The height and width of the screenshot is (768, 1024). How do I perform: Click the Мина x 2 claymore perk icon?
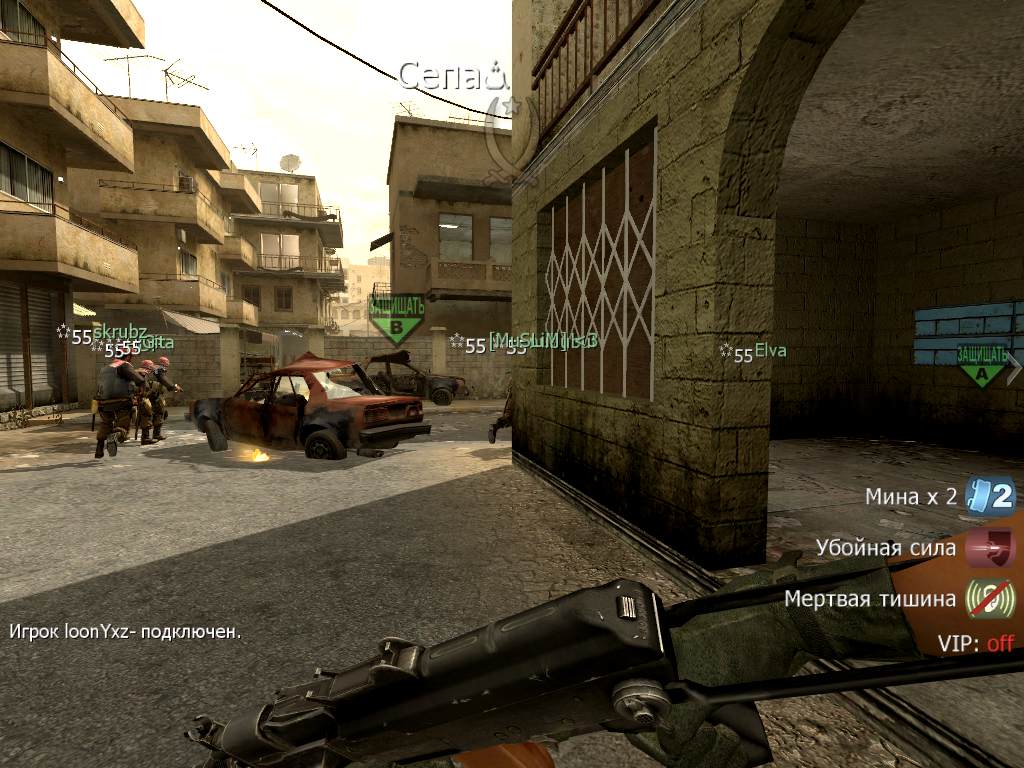(990, 496)
